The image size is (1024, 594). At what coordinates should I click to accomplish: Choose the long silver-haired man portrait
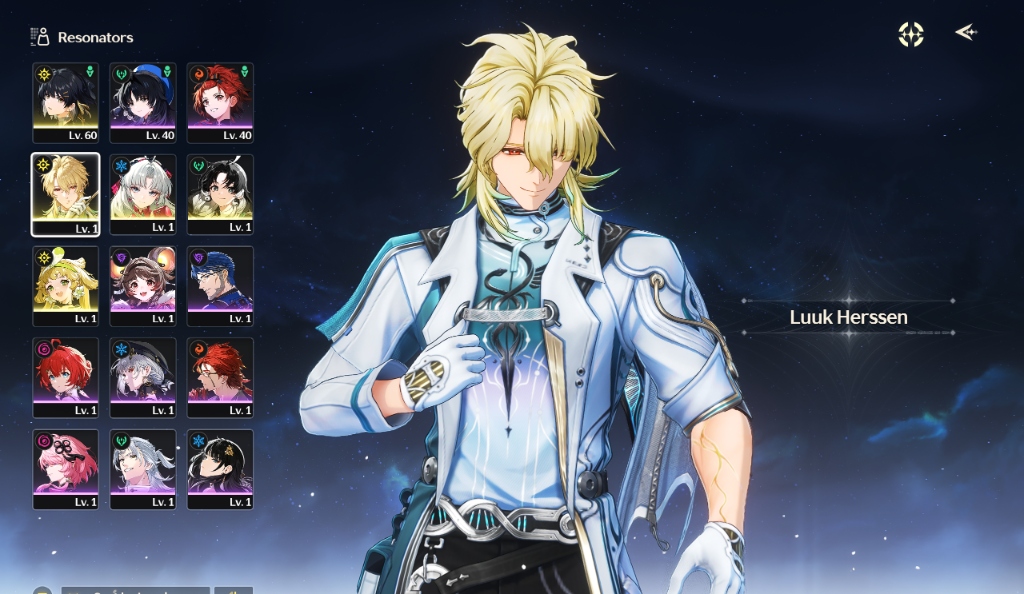point(143,469)
